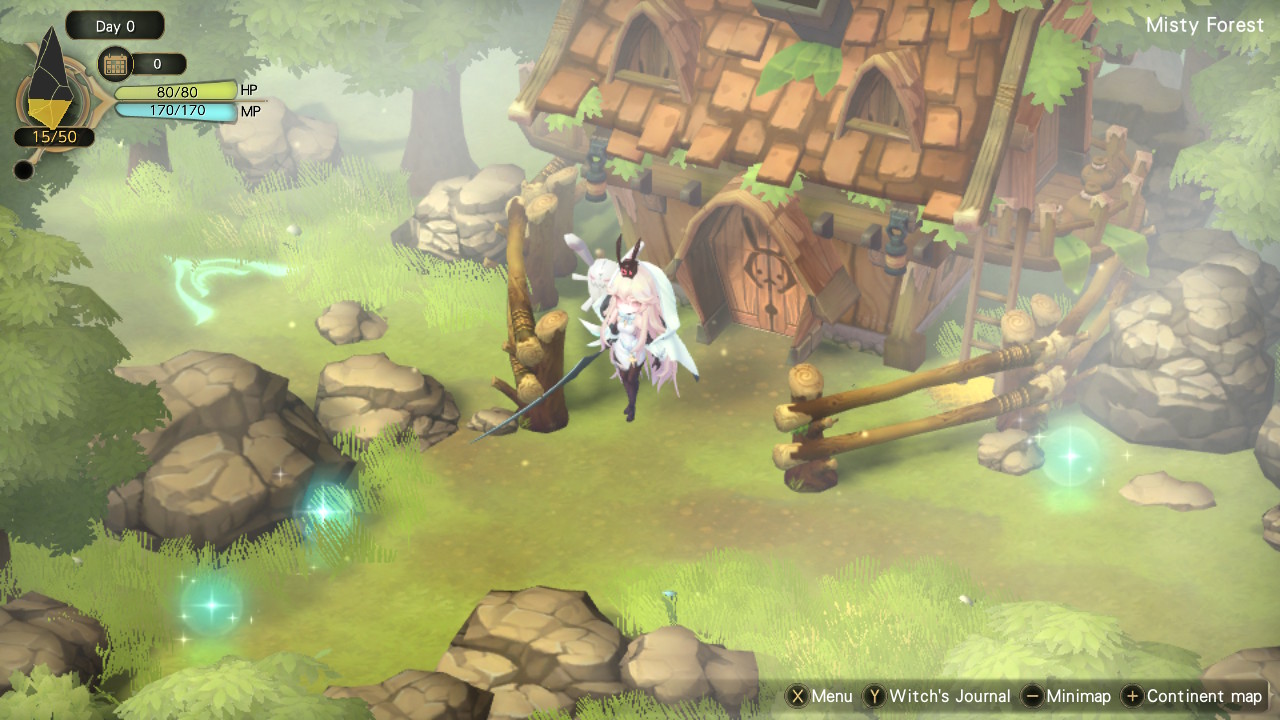Click the Day 0 indicator

(115, 26)
